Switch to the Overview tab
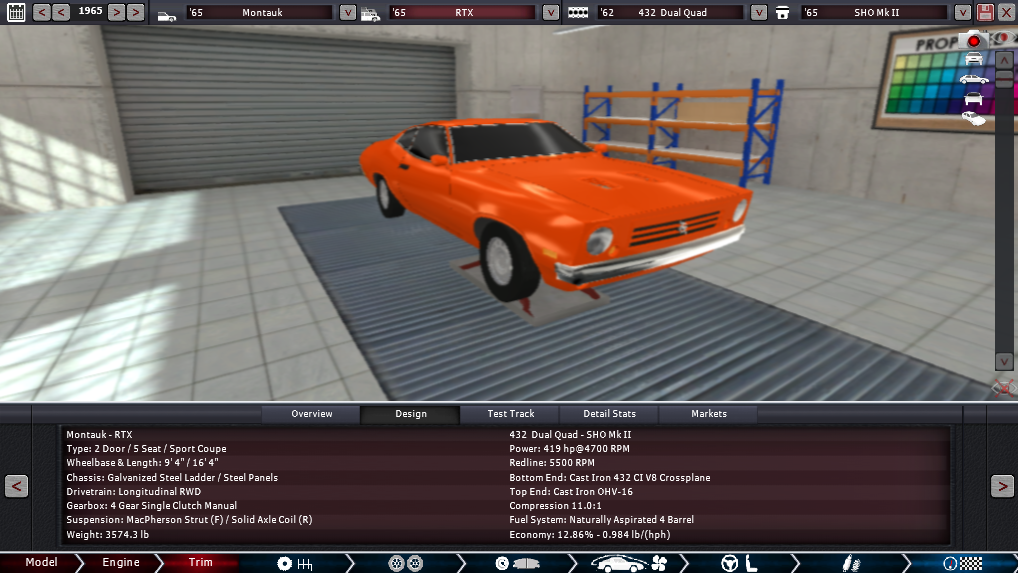Image resolution: width=1018 pixels, height=573 pixels. tap(311, 414)
